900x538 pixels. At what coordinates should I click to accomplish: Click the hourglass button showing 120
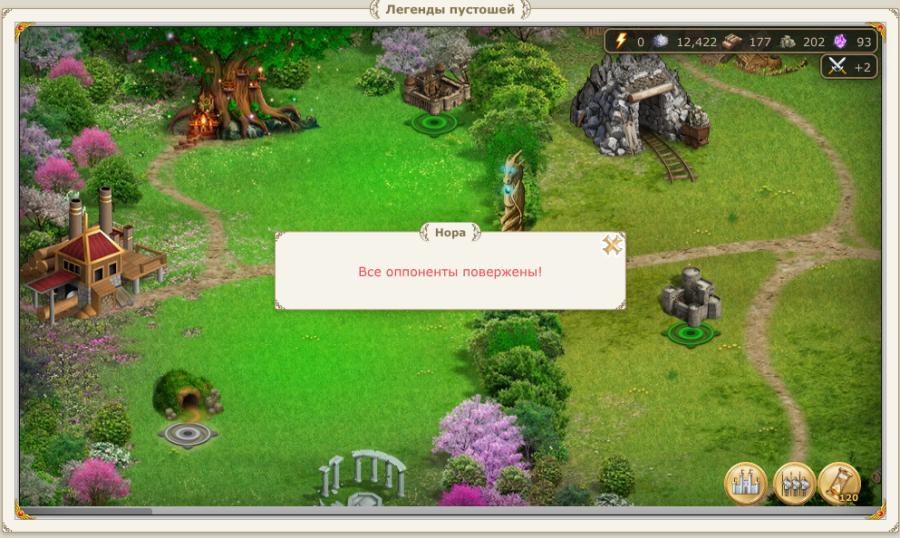coord(839,484)
